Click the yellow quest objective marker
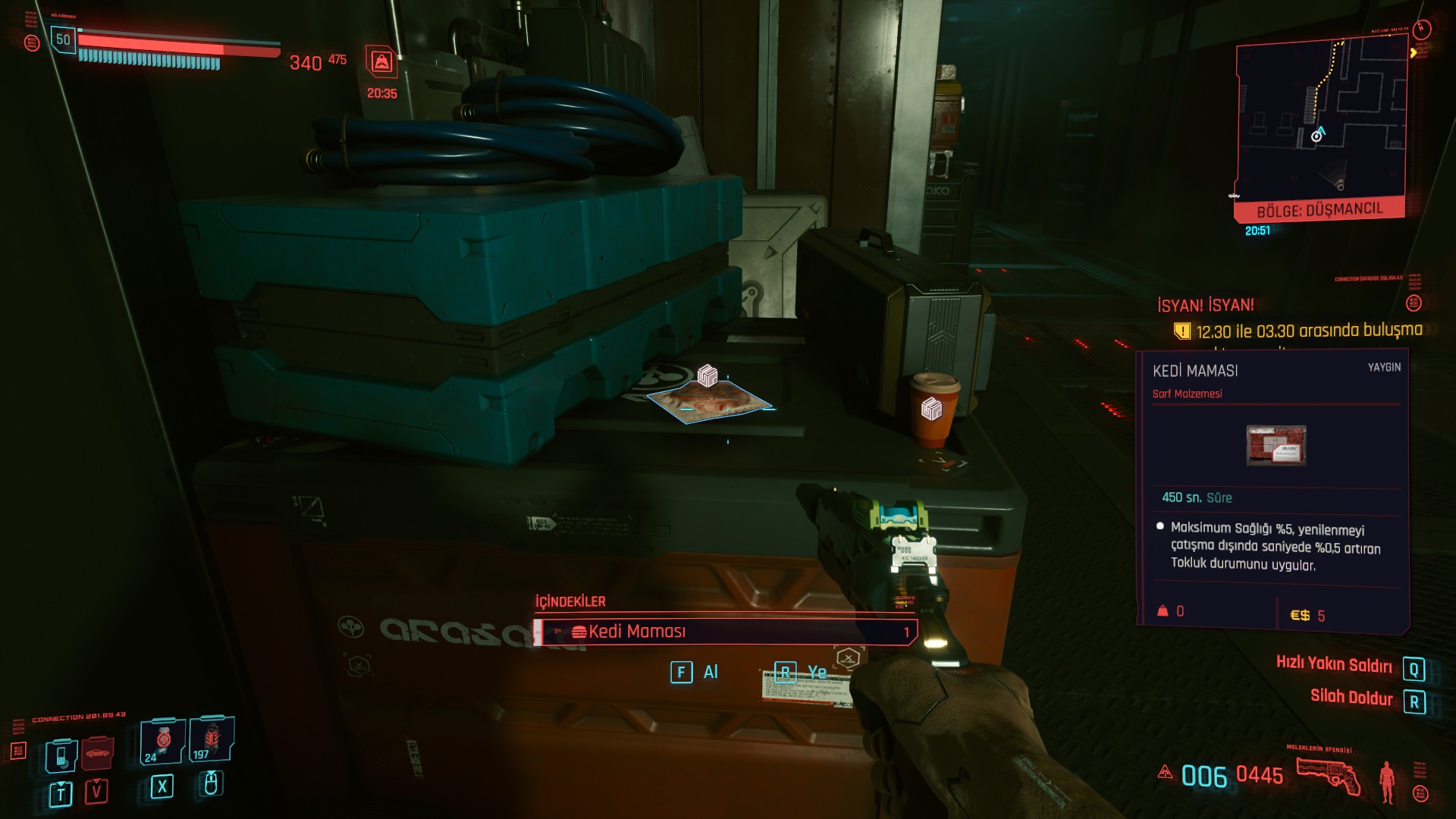 [x=1181, y=331]
